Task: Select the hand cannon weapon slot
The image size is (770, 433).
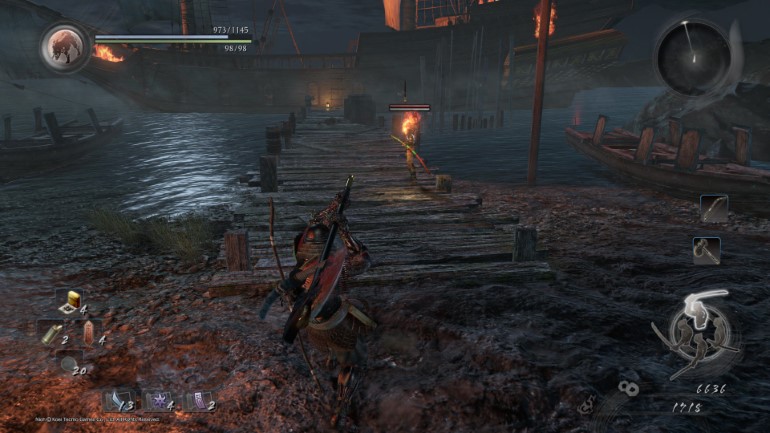Action: tap(706, 249)
